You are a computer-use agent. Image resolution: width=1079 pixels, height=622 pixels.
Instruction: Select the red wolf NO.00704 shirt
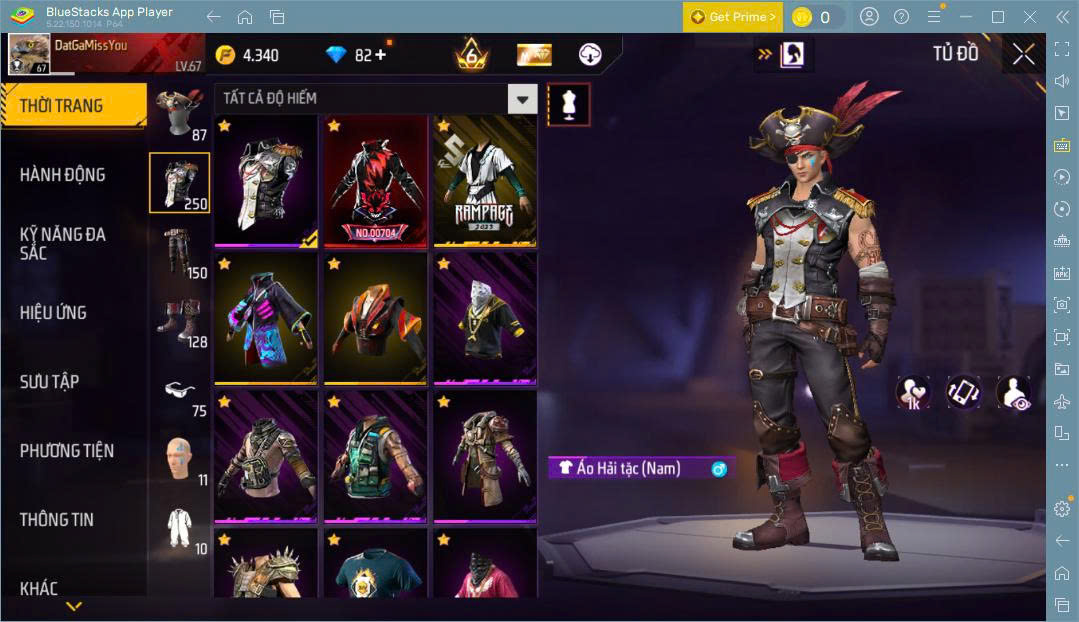pyautogui.click(x=375, y=181)
